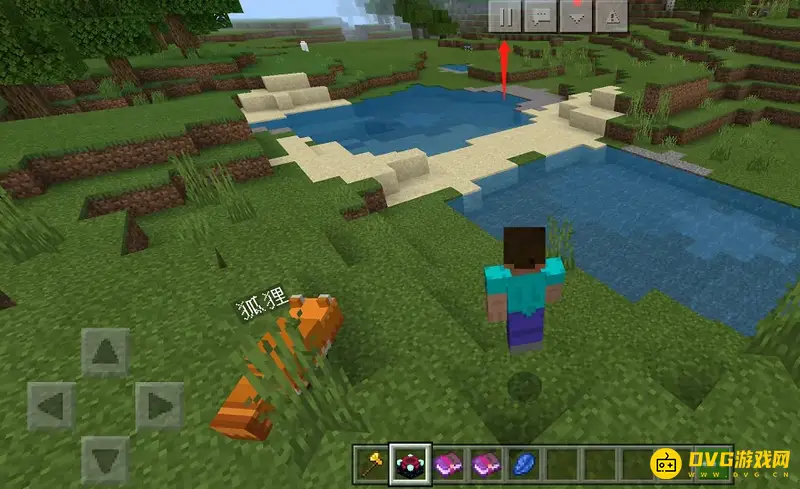The width and height of the screenshot is (800, 489).
Task: Click the warning triangle button
Action: point(611,16)
